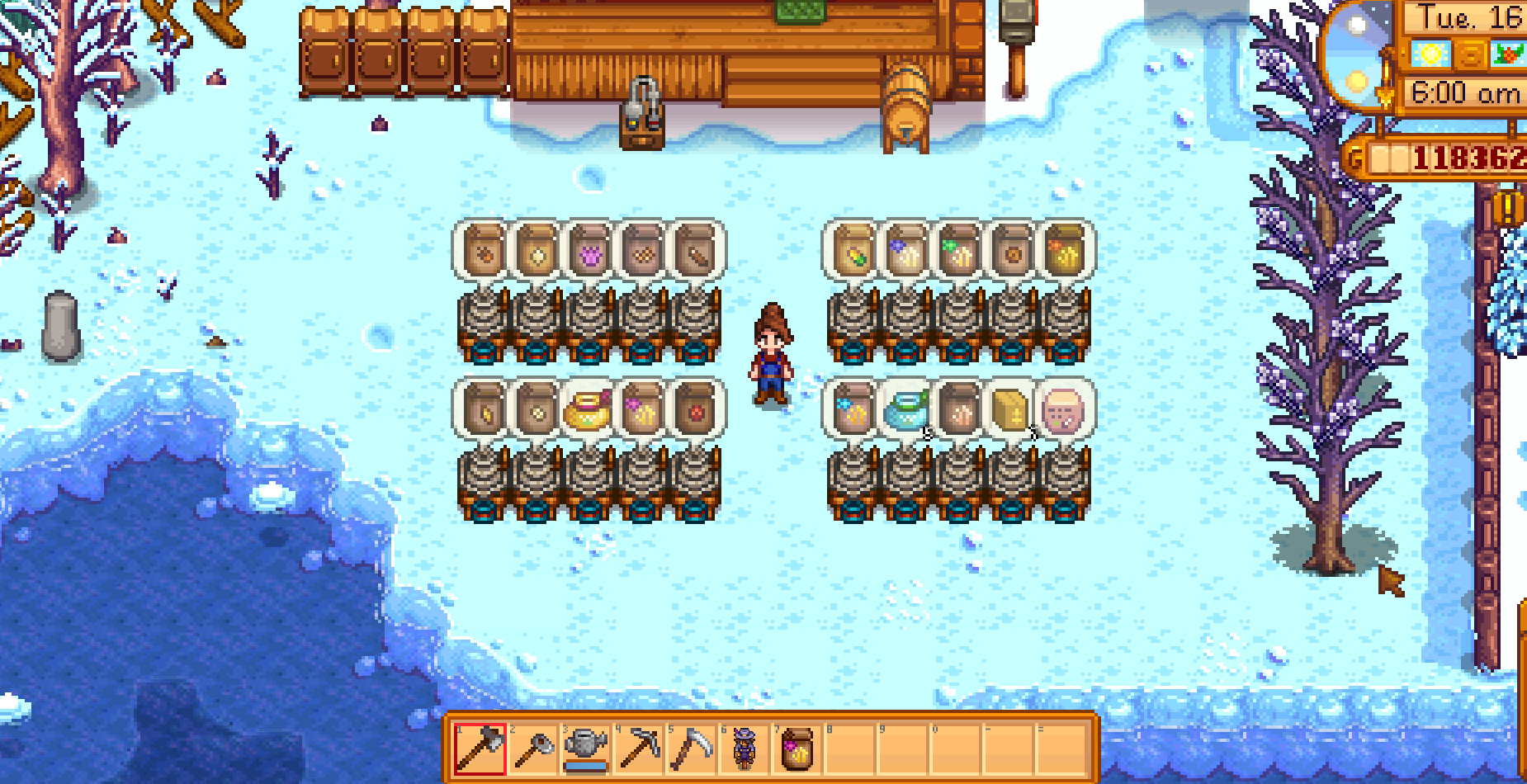Click the winter season holly icon
This screenshot has height=784, width=1527.
pyautogui.click(x=1509, y=52)
